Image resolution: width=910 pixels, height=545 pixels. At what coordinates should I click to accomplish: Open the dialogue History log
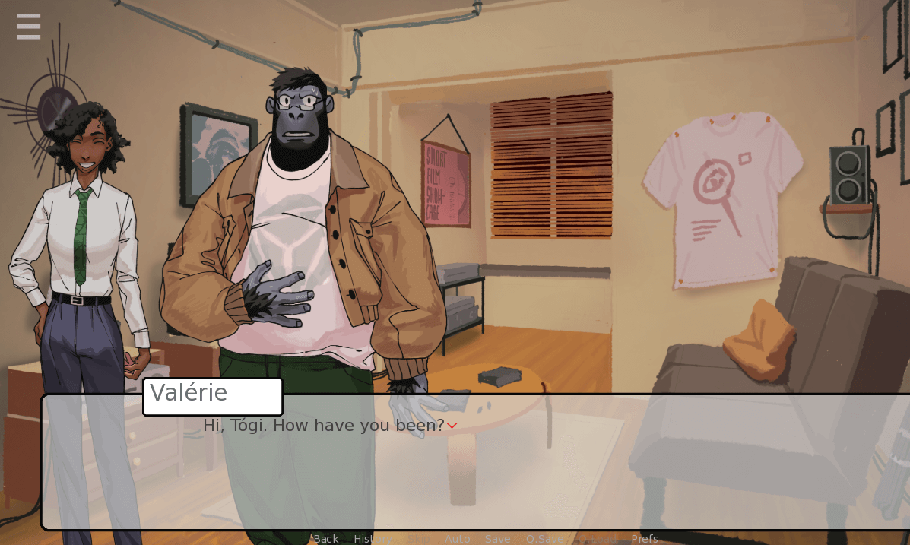pos(370,539)
